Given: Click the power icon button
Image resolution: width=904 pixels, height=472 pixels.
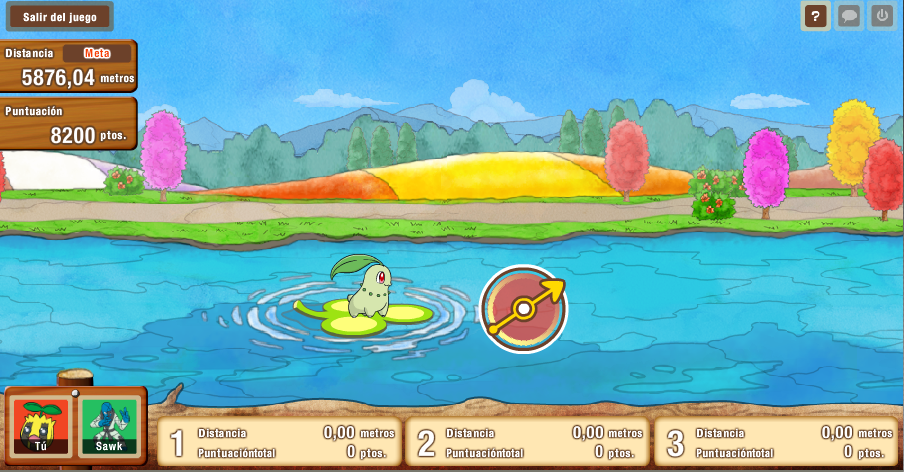Looking at the screenshot, I should 881,16.
